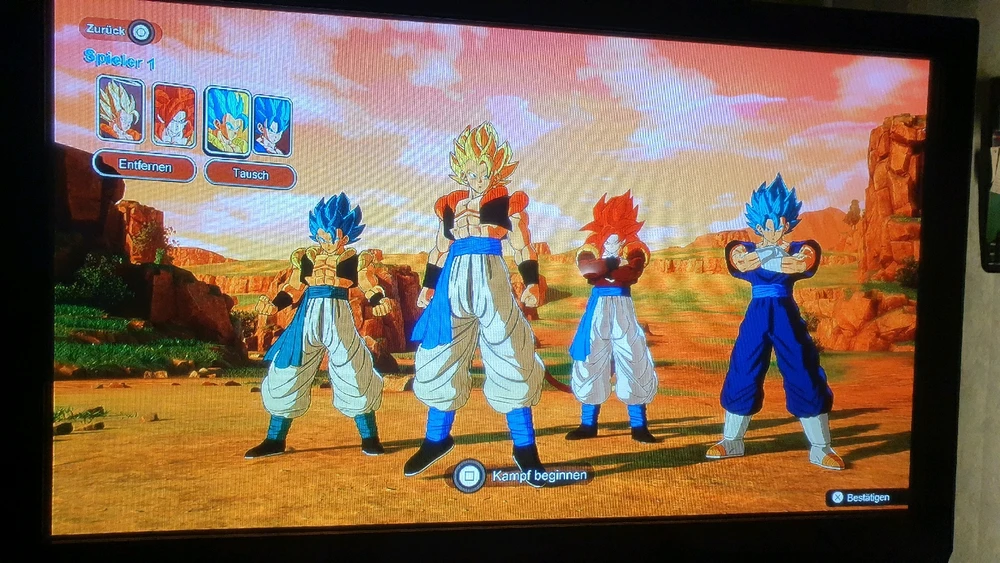Click the Entfernen button

(x=144, y=166)
